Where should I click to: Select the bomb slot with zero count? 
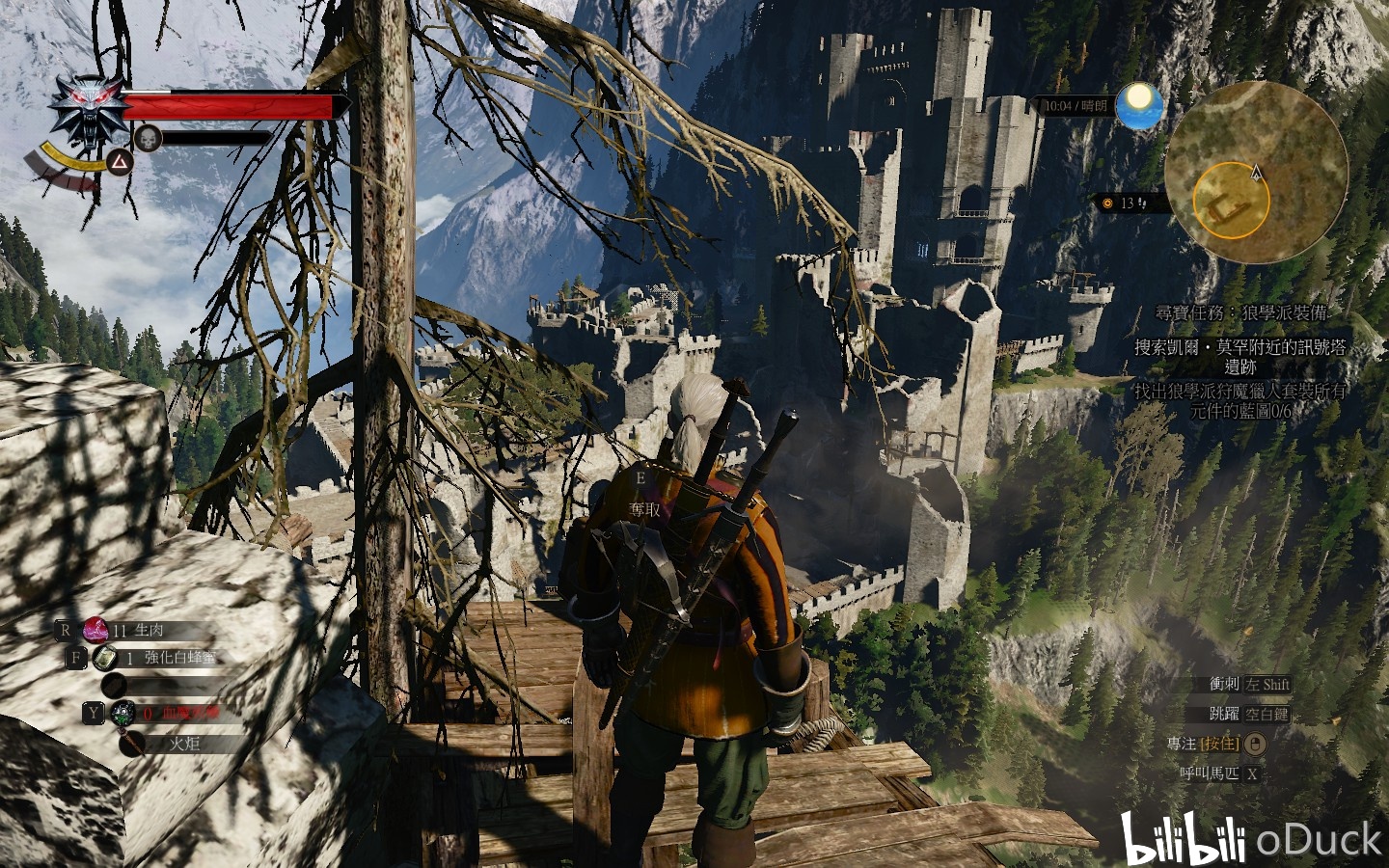pos(123,714)
